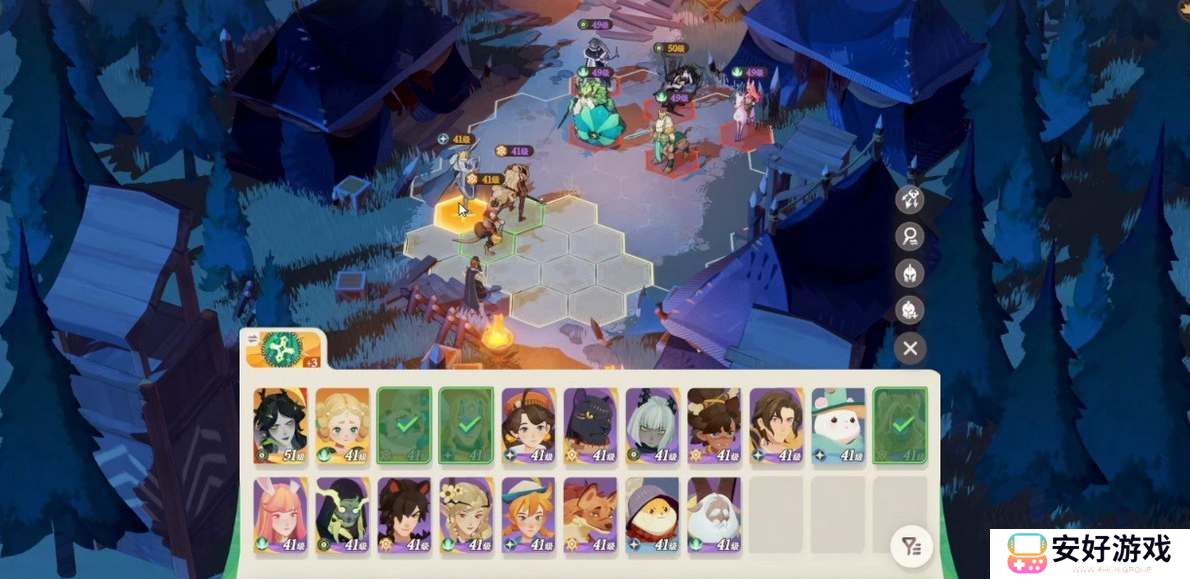Image resolution: width=1190 pixels, height=579 pixels.
Task: Click the helmet icon button
Action: coord(910,273)
